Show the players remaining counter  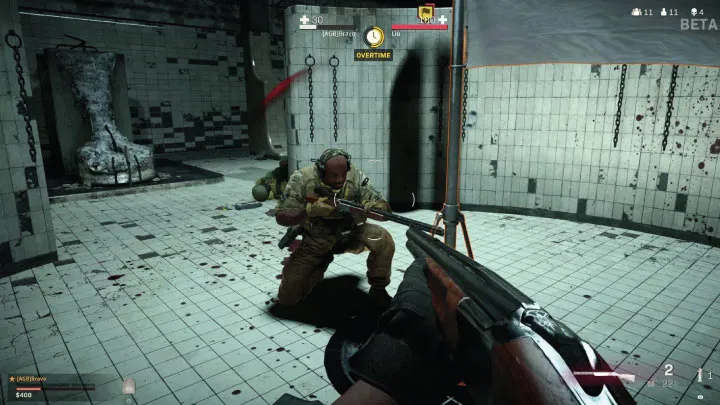tap(638, 11)
